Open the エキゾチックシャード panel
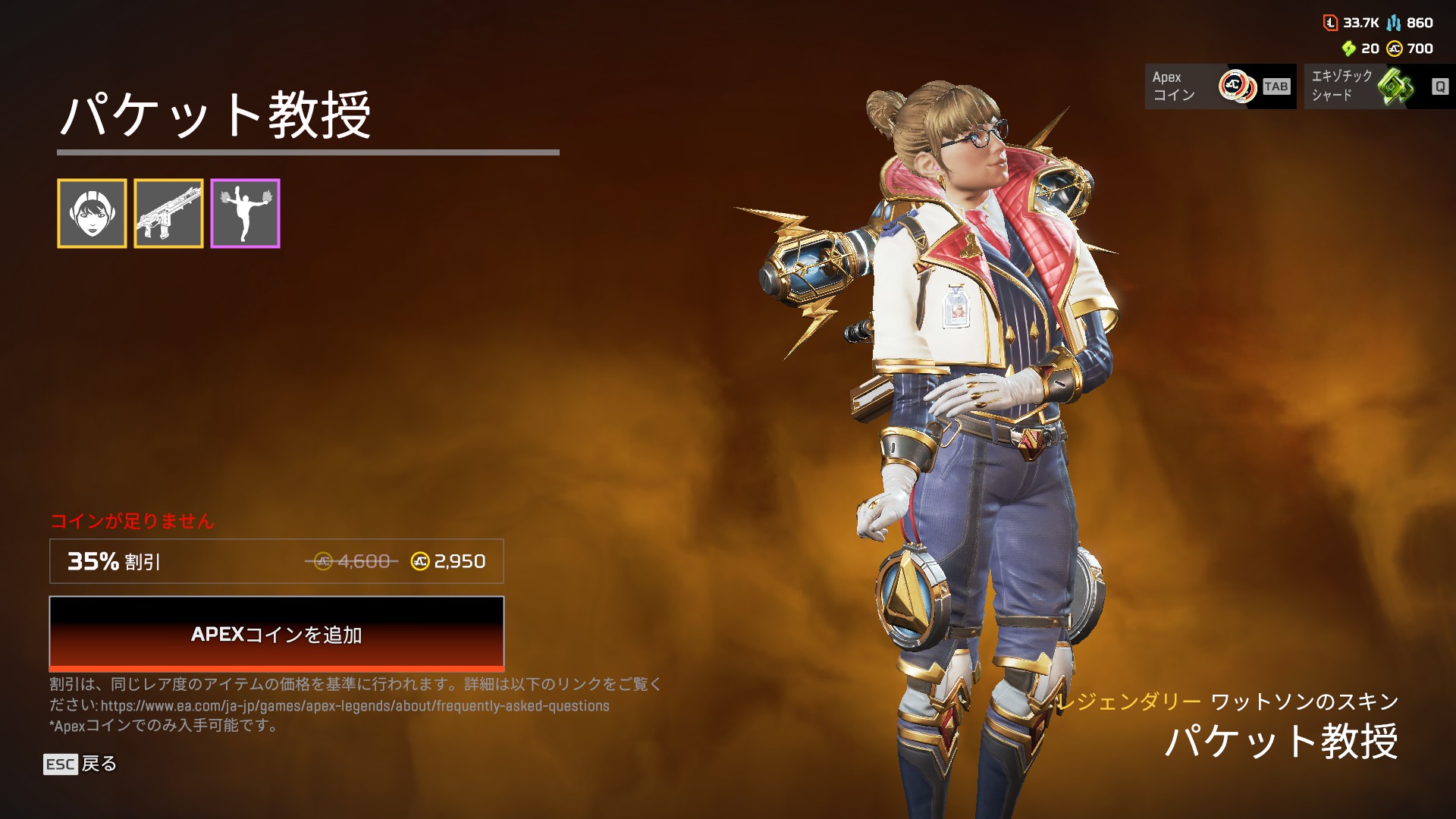Screen dimensions: 1456x819 [x=1379, y=86]
